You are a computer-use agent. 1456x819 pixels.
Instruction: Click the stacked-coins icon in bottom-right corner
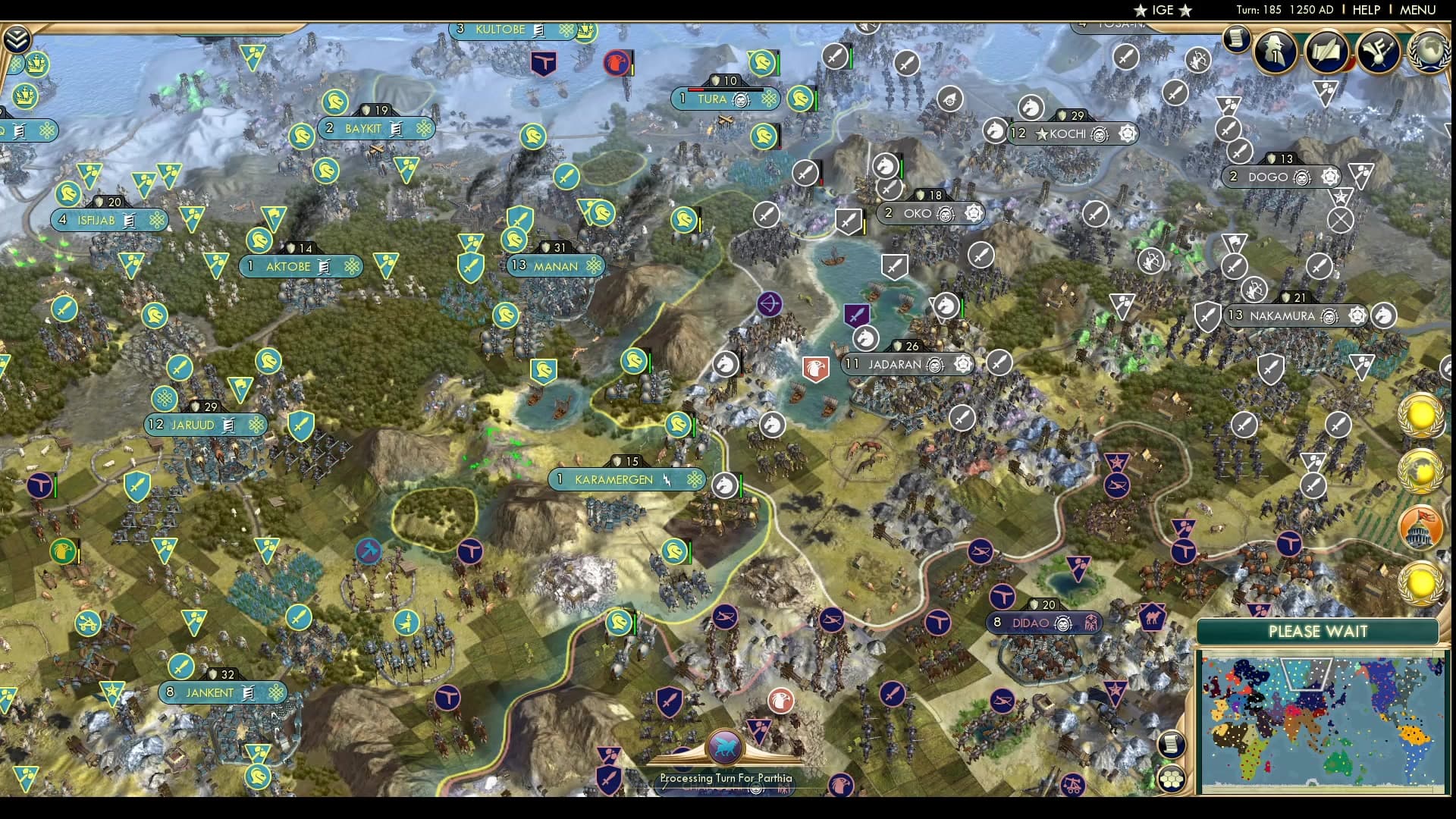click(1172, 778)
